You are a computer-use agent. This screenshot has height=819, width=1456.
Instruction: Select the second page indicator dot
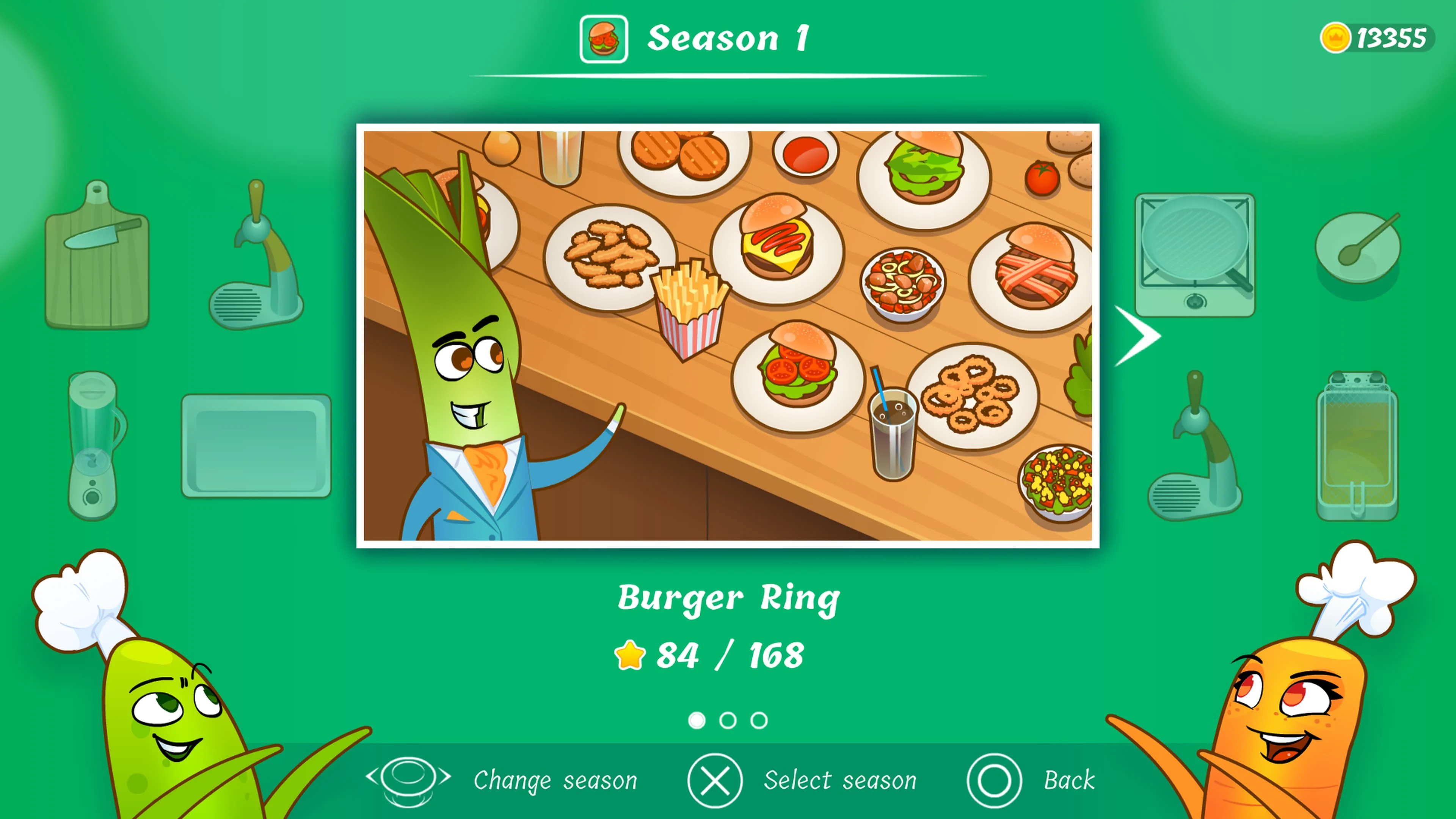click(x=728, y=721)
